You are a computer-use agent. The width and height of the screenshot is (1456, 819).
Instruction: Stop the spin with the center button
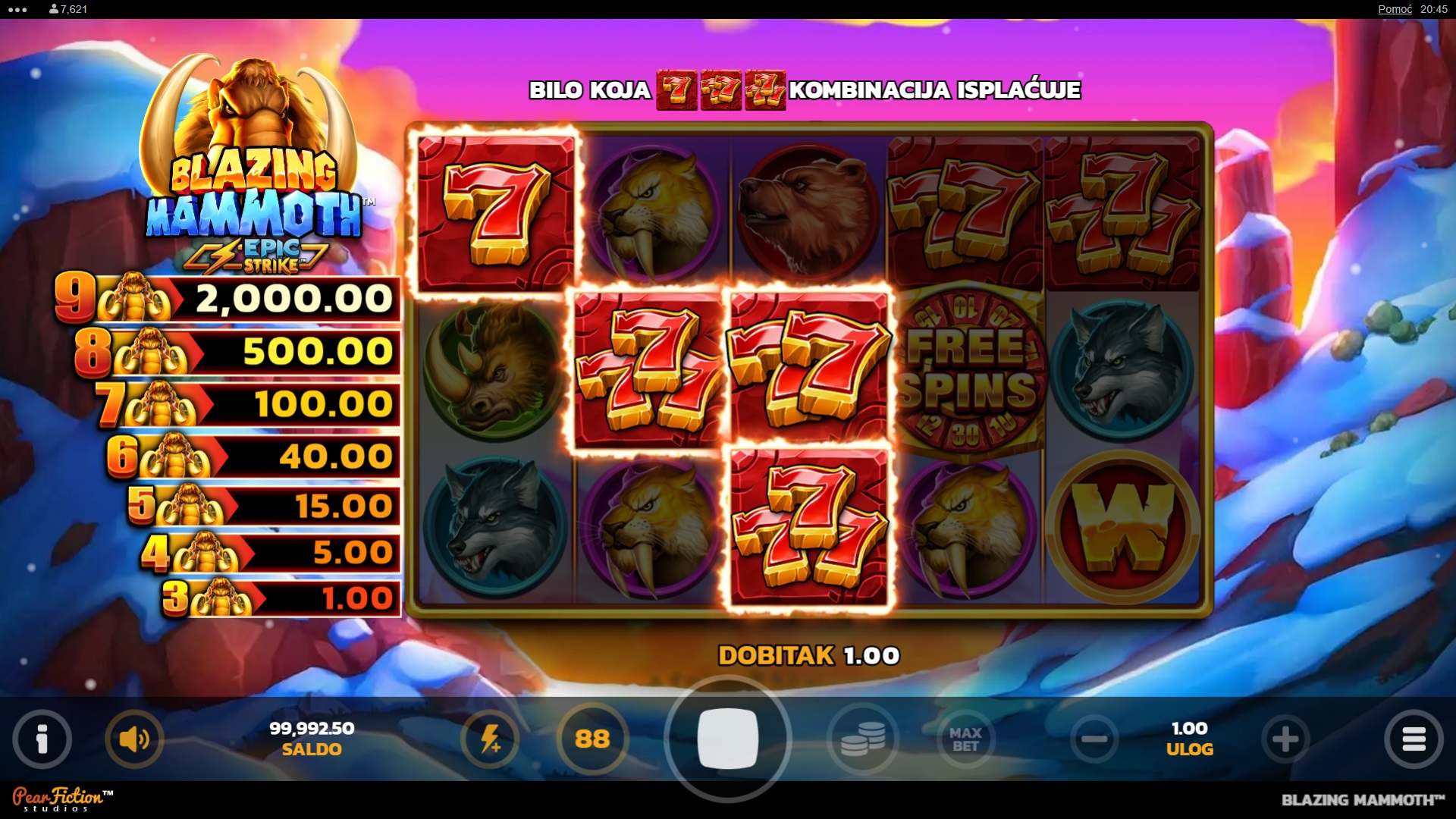pyautogui.click(x=727, y=739)
